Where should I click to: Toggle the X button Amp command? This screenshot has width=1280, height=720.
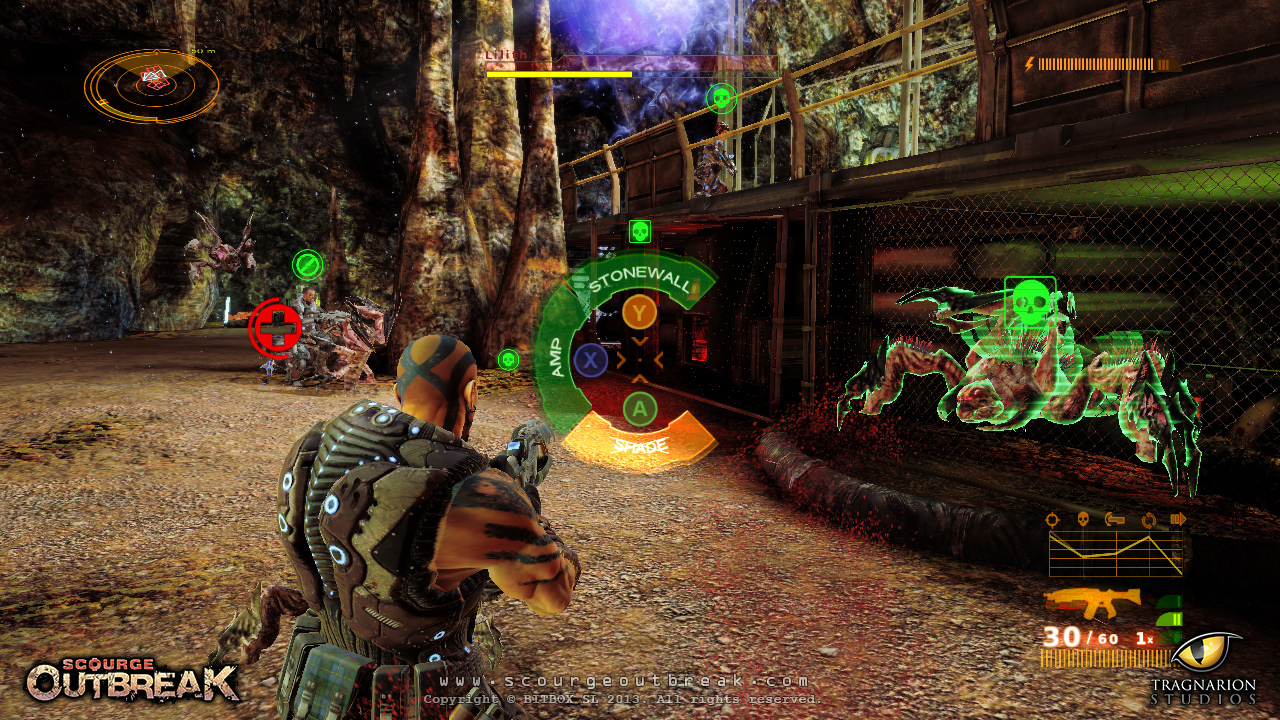click(x=590, y=360)
